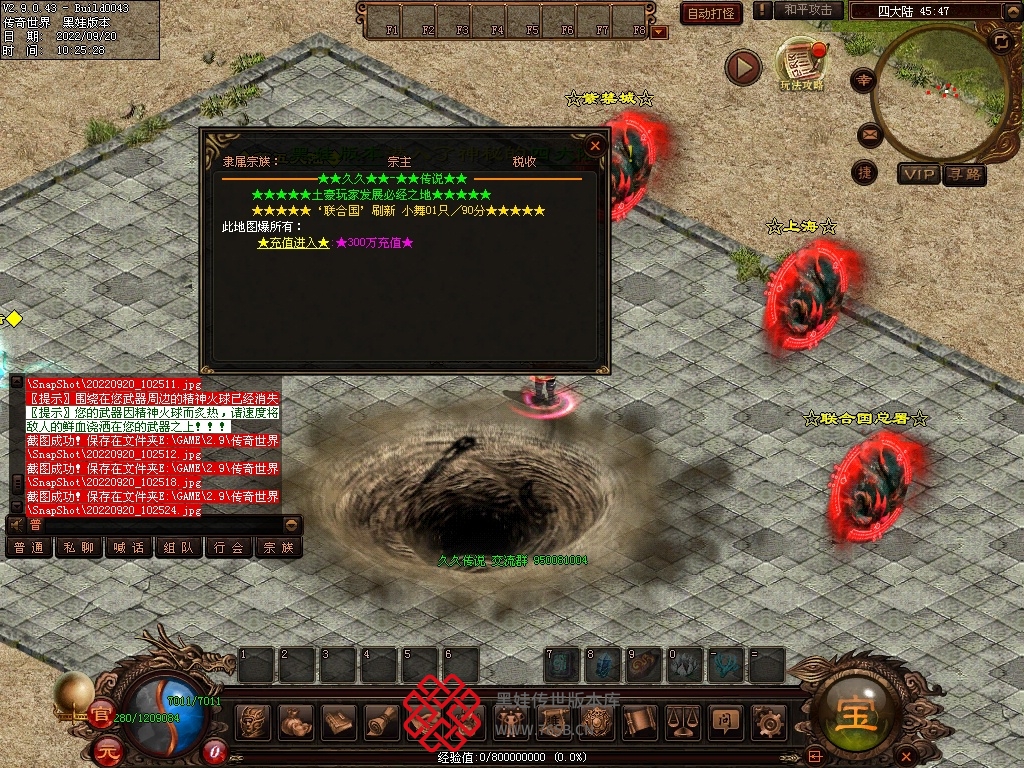Switch chat to the 私聊 channel
The height and width of the screenshot is (768, 1024).
79,548
